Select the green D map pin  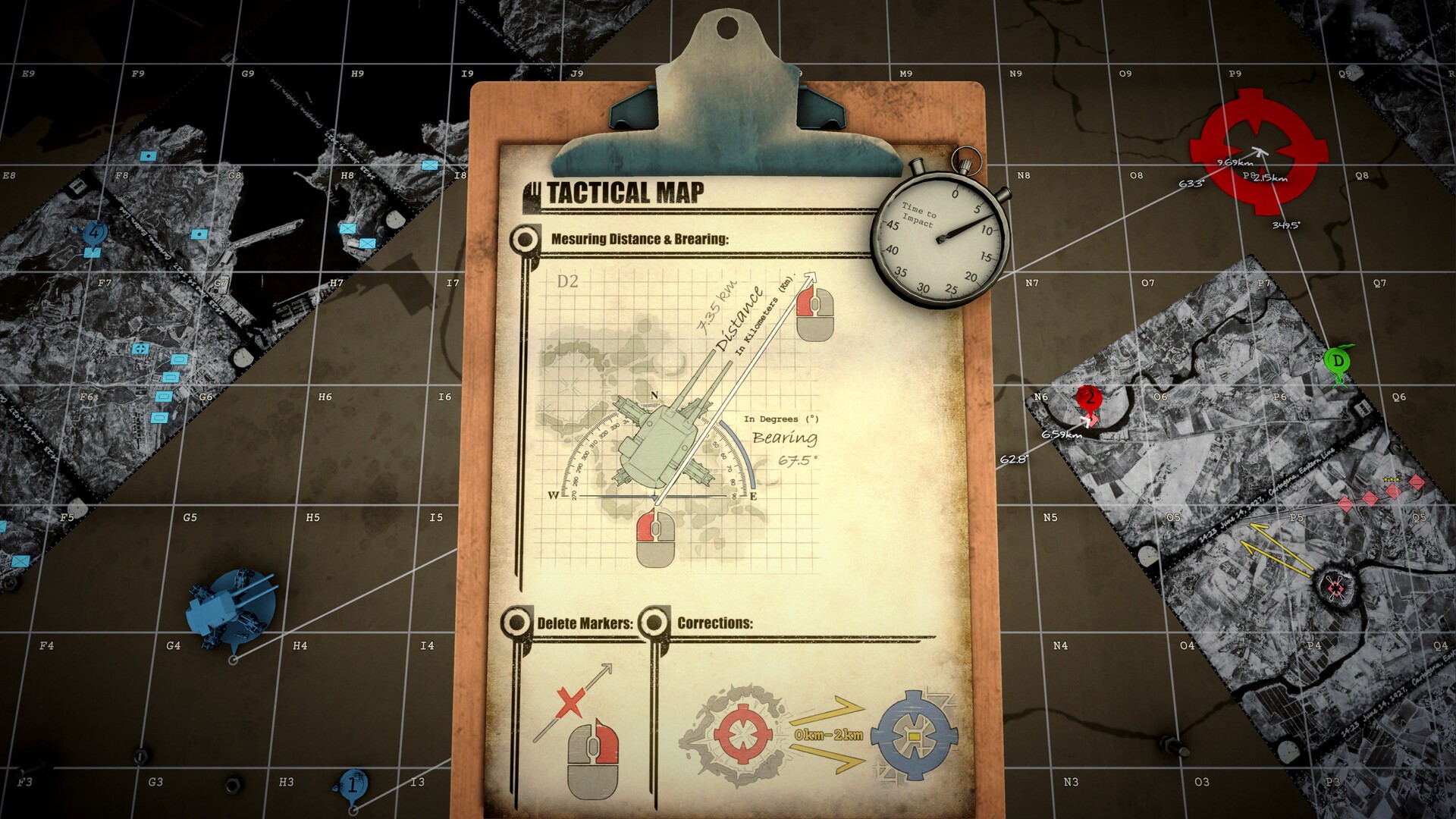point(1338,361)
